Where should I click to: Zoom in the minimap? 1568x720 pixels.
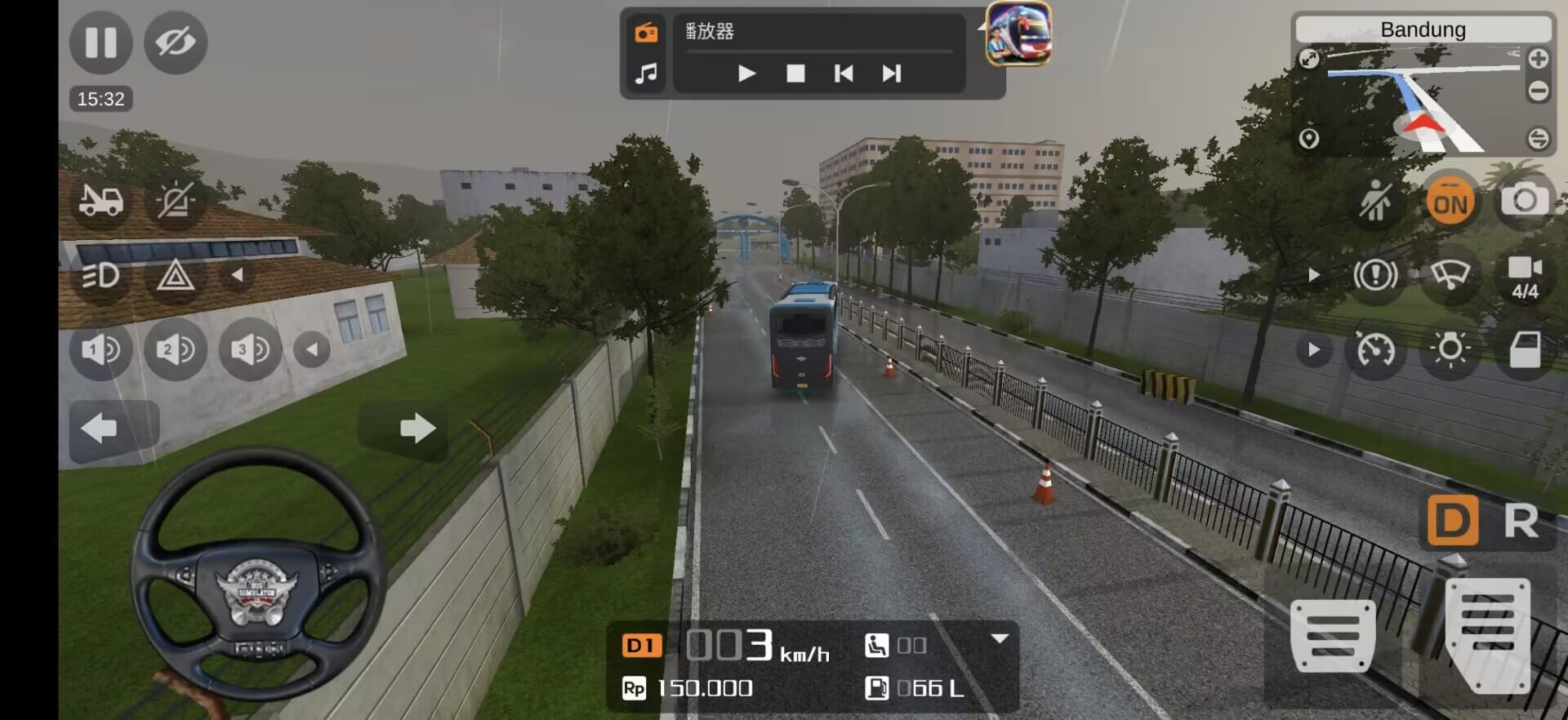point(1538,60)
